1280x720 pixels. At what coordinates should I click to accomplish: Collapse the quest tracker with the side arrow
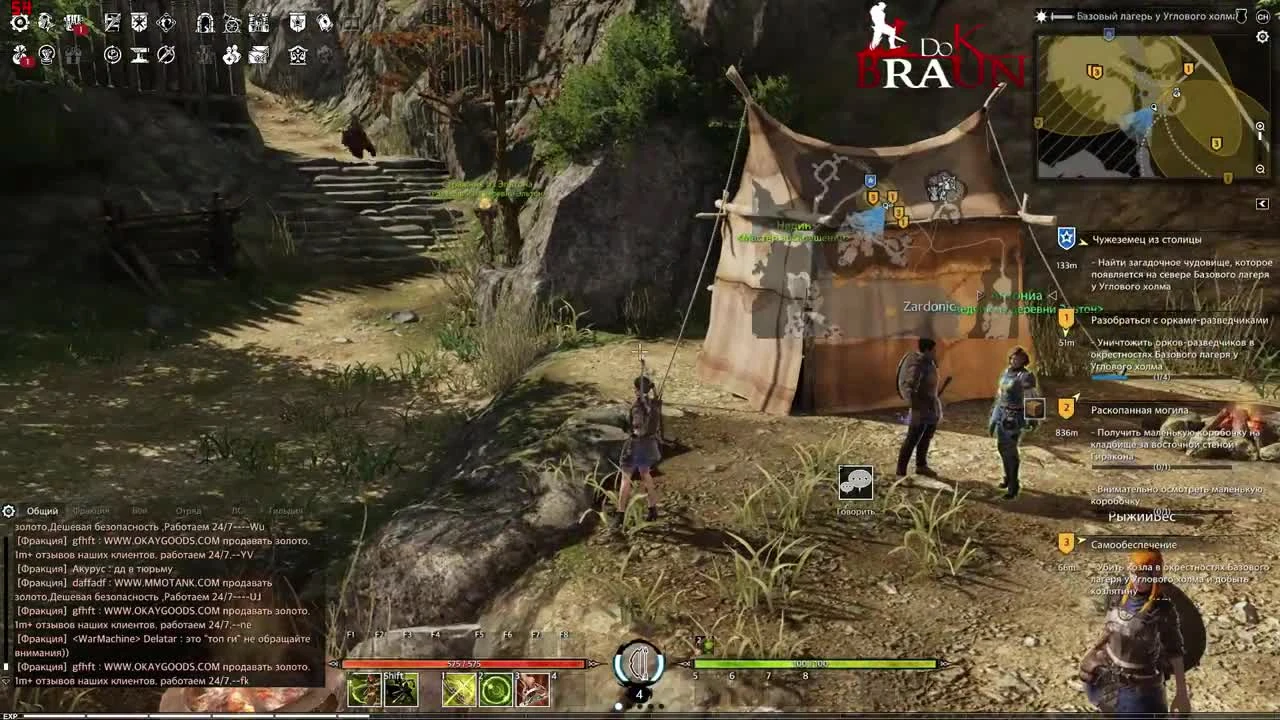[x=1261, y=203]
